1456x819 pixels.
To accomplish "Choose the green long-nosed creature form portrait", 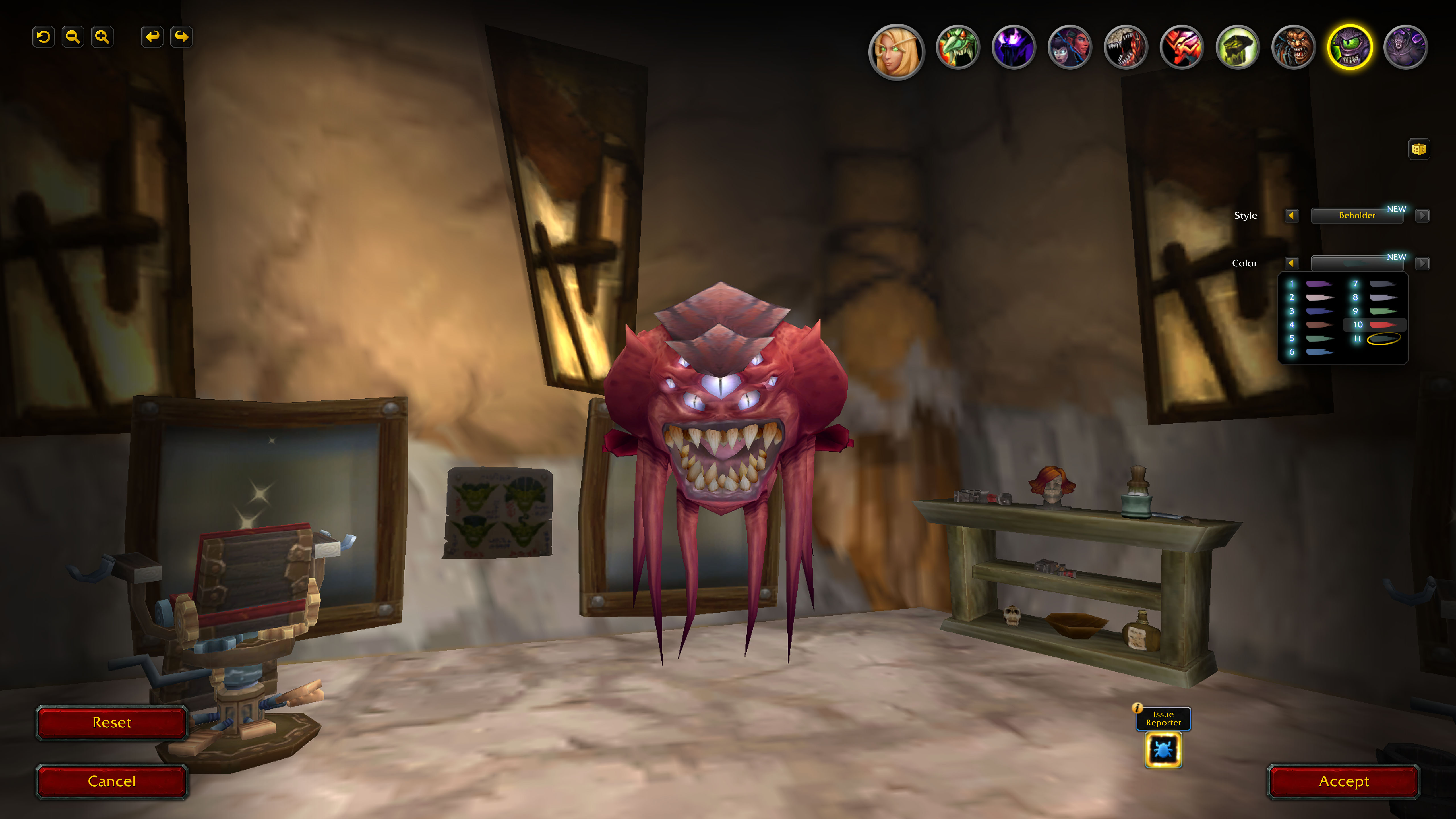I will tap(957, 47).
